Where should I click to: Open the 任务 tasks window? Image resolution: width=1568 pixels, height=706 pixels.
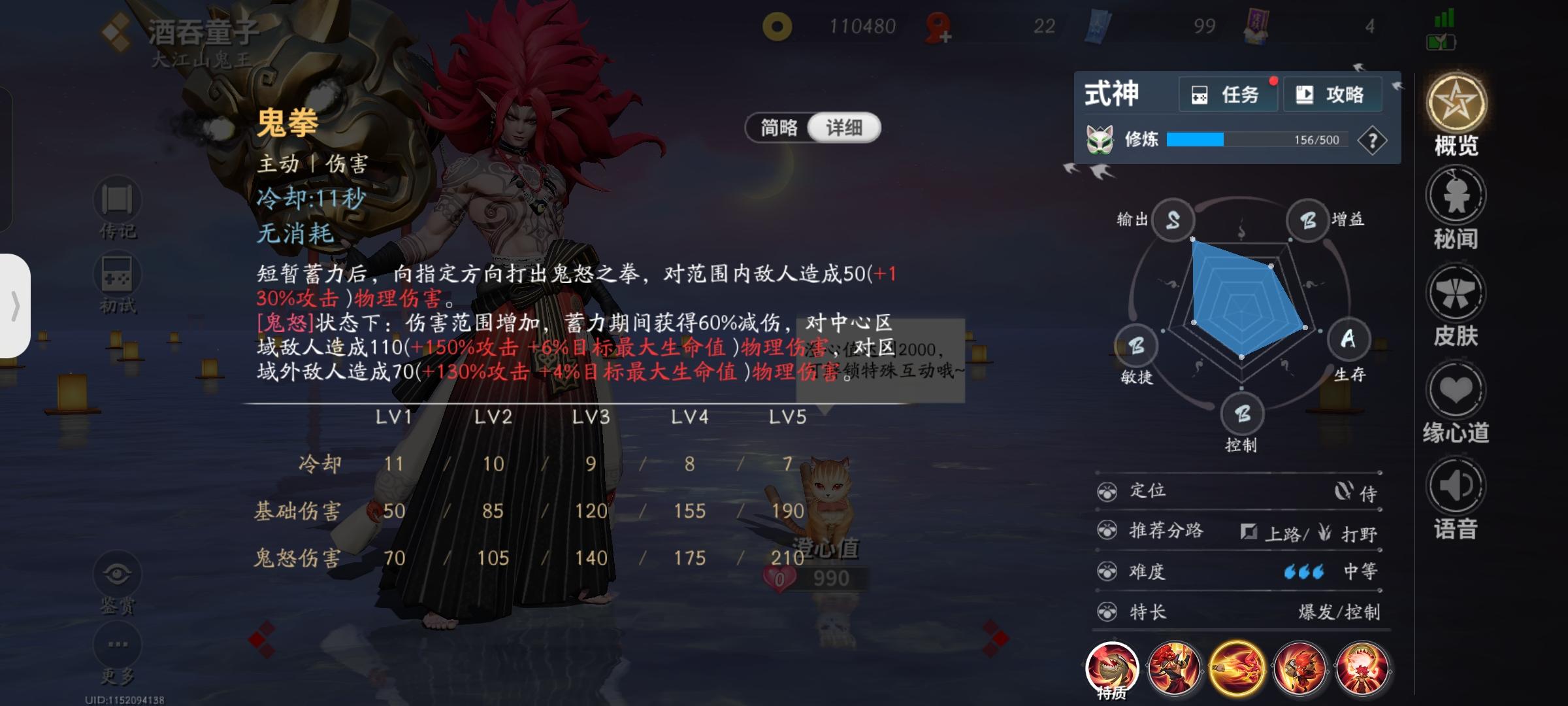[1228, 93]
